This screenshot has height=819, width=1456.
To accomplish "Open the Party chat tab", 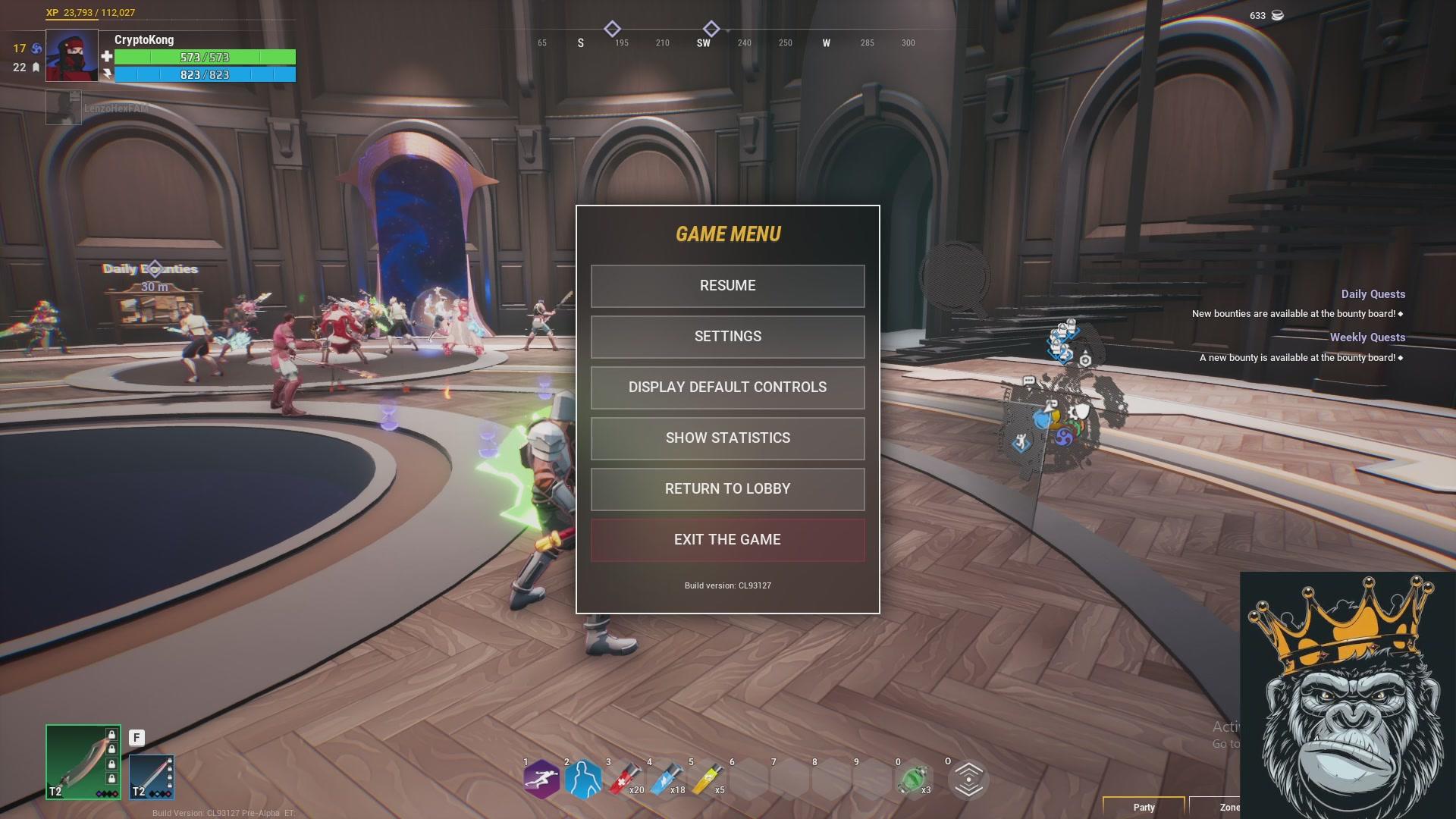I will 1144,807.
